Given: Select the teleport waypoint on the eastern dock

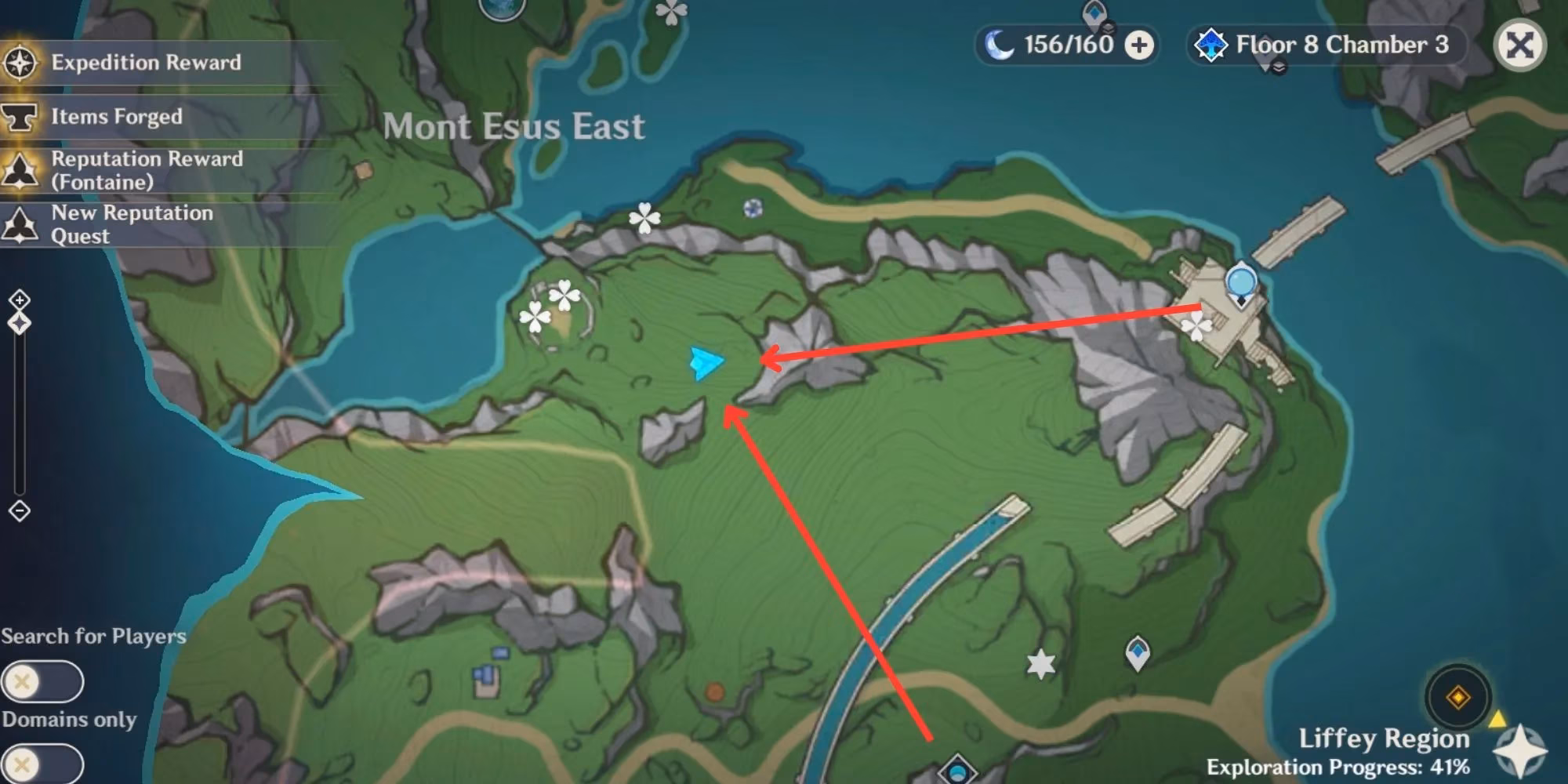Looking at the screenshot, I should pos(1240,283).
